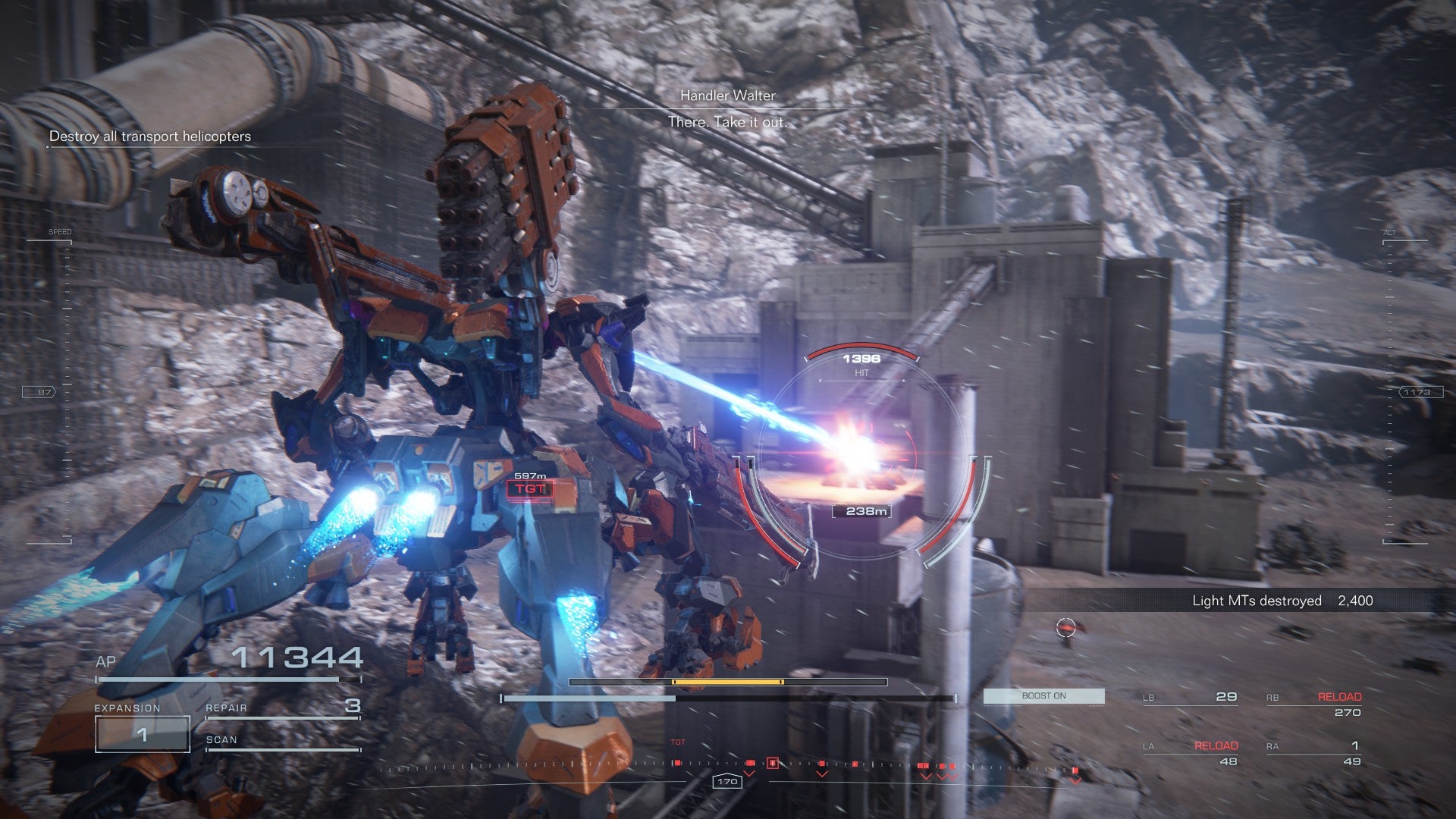Use the Repair kit indicator

(x=282, y=708)
